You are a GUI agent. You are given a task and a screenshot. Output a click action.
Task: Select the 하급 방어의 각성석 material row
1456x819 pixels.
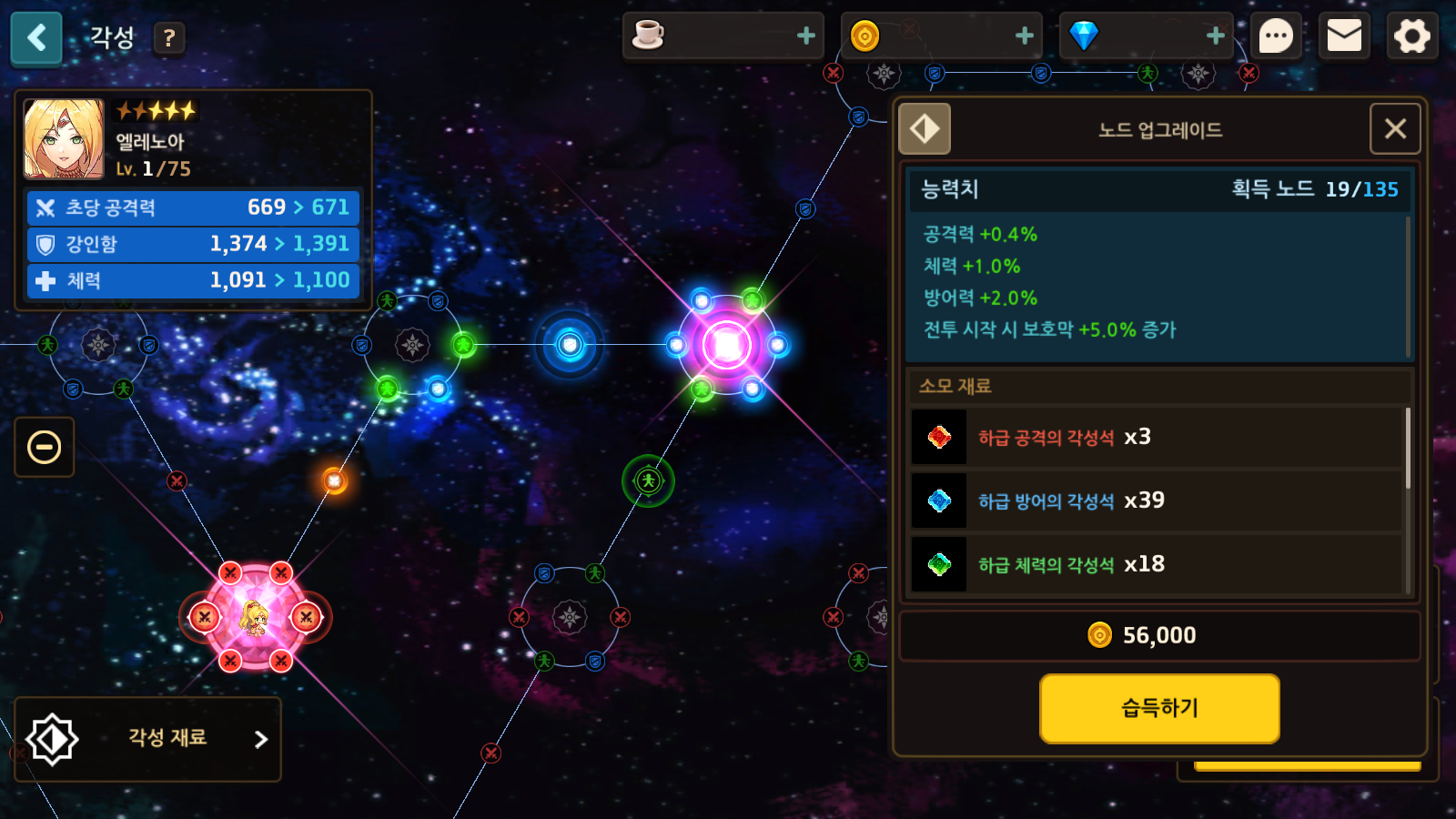pyautogui.click(x=1156, y=501)
